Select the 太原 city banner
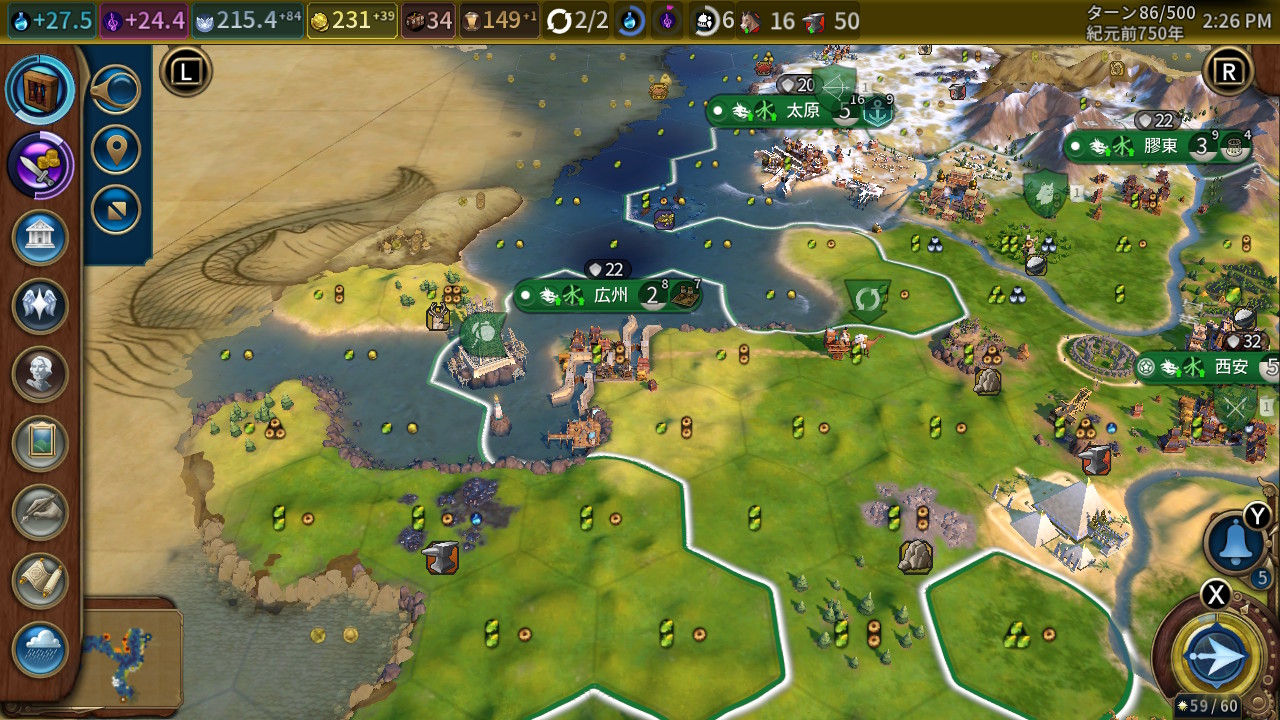This screenshot has width=1280, height=720. [802, 111]
